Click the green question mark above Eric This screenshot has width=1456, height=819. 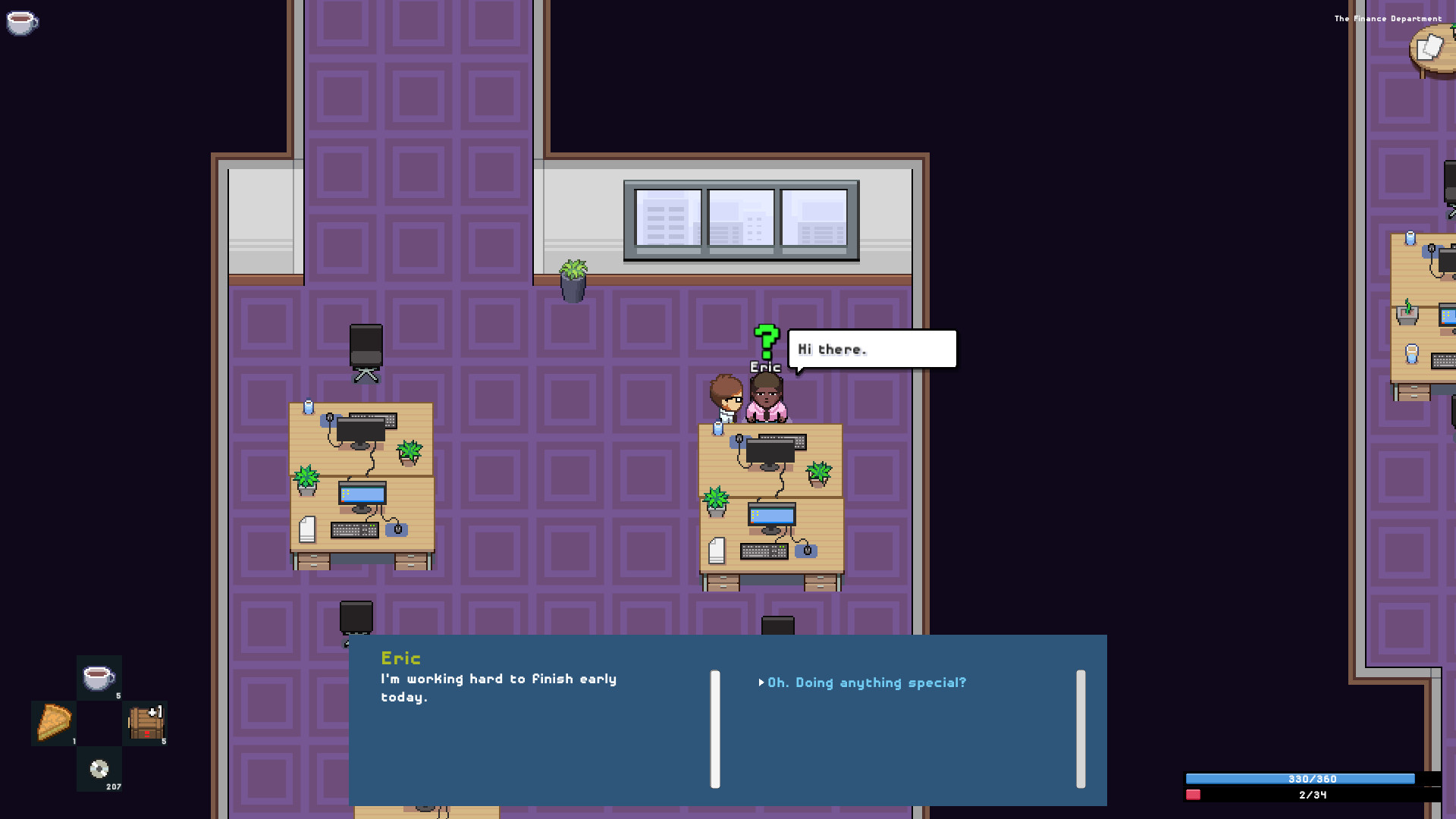tap(766, 343)
